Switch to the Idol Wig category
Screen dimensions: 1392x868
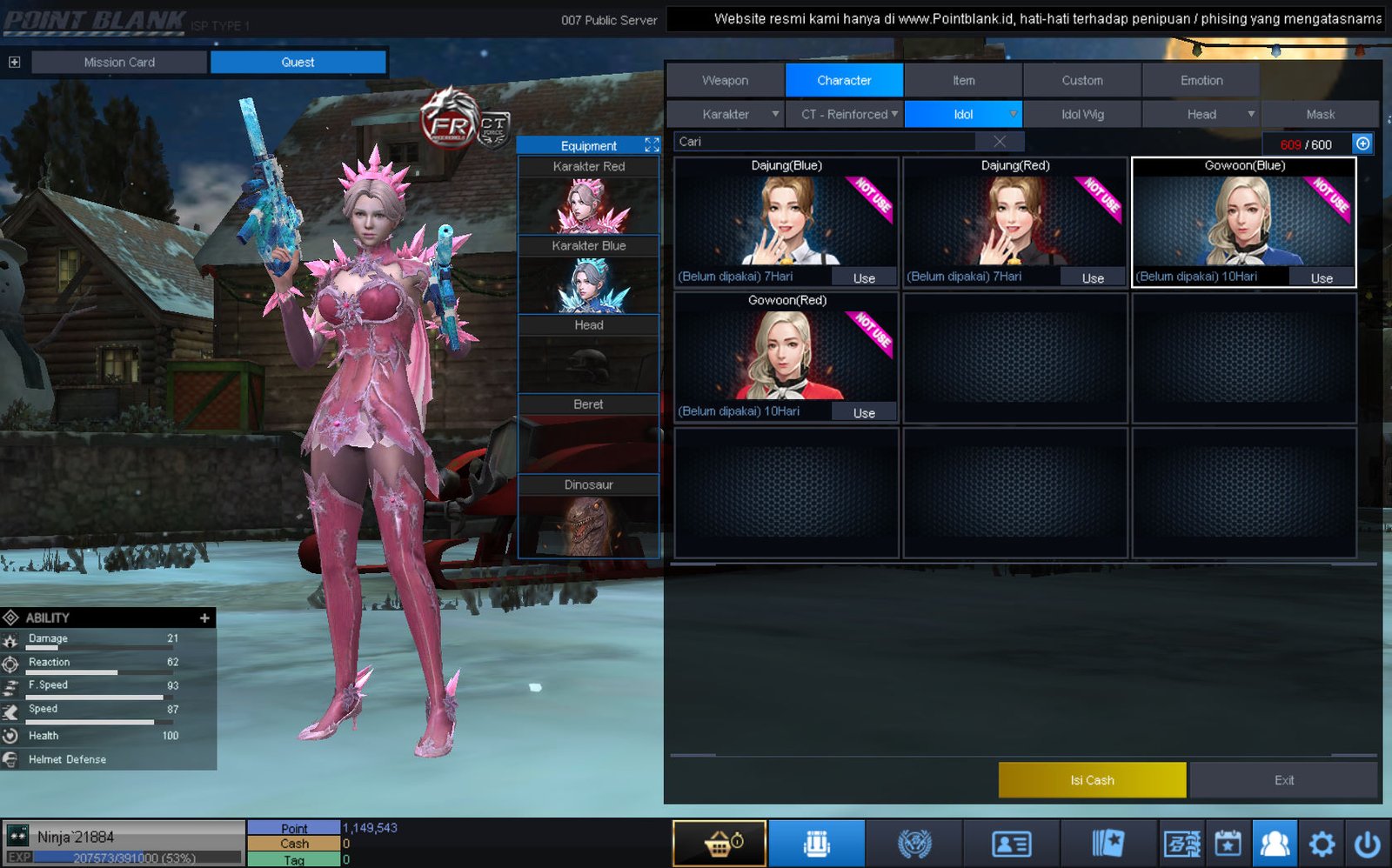click(1081, 114)
